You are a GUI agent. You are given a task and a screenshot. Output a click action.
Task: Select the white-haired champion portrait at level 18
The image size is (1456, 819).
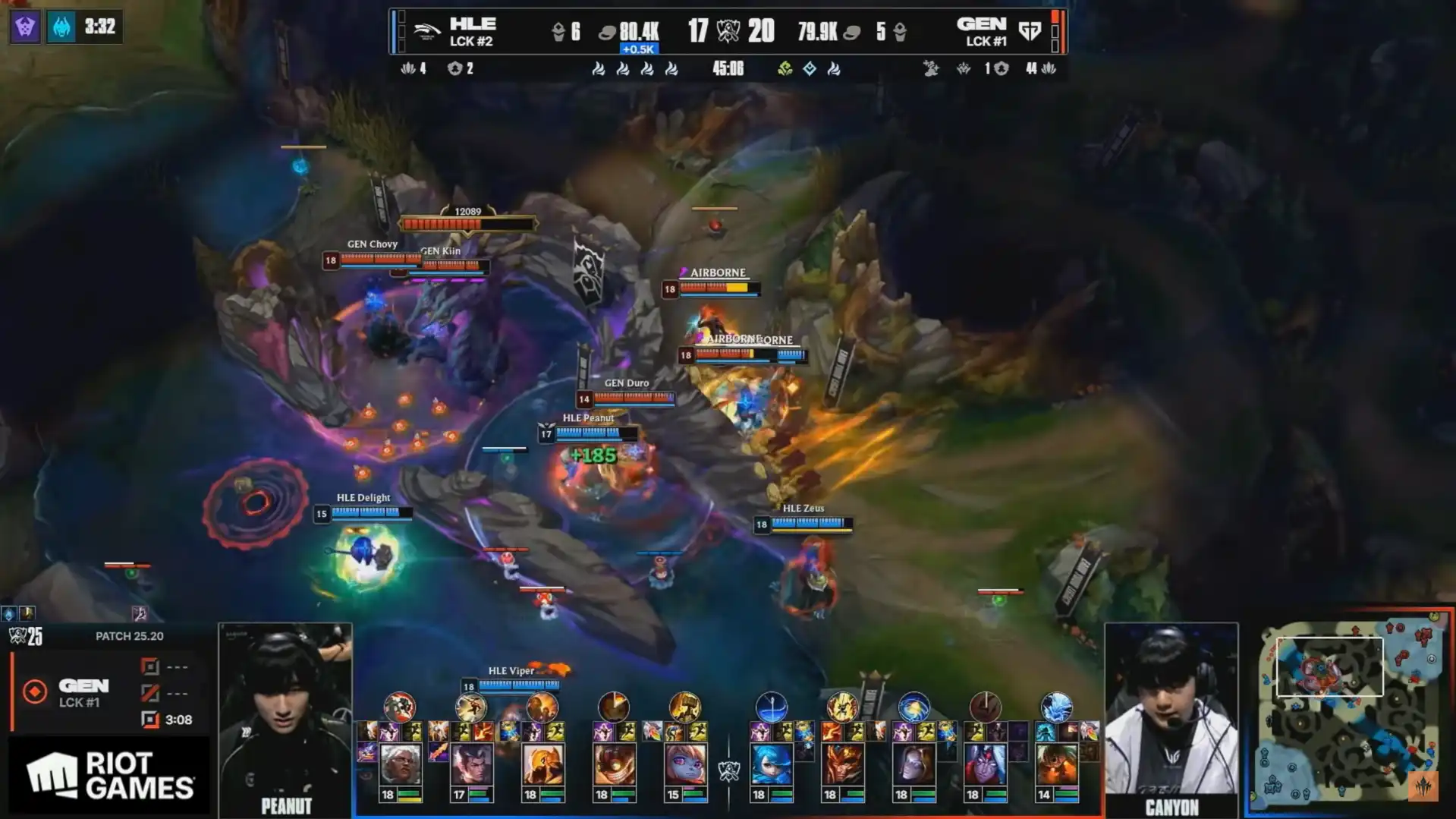tap(400, 764)
